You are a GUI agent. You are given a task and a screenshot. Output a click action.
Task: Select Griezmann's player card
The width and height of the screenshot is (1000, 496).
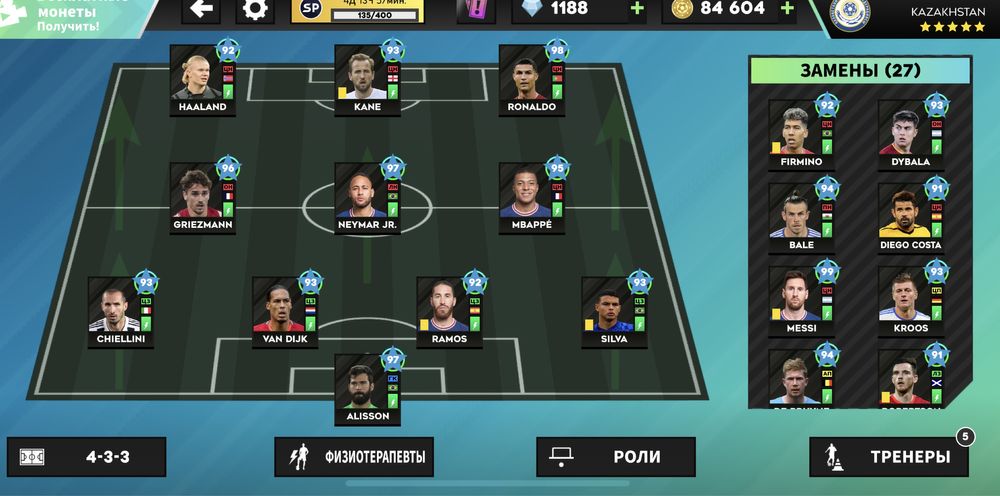202,197
